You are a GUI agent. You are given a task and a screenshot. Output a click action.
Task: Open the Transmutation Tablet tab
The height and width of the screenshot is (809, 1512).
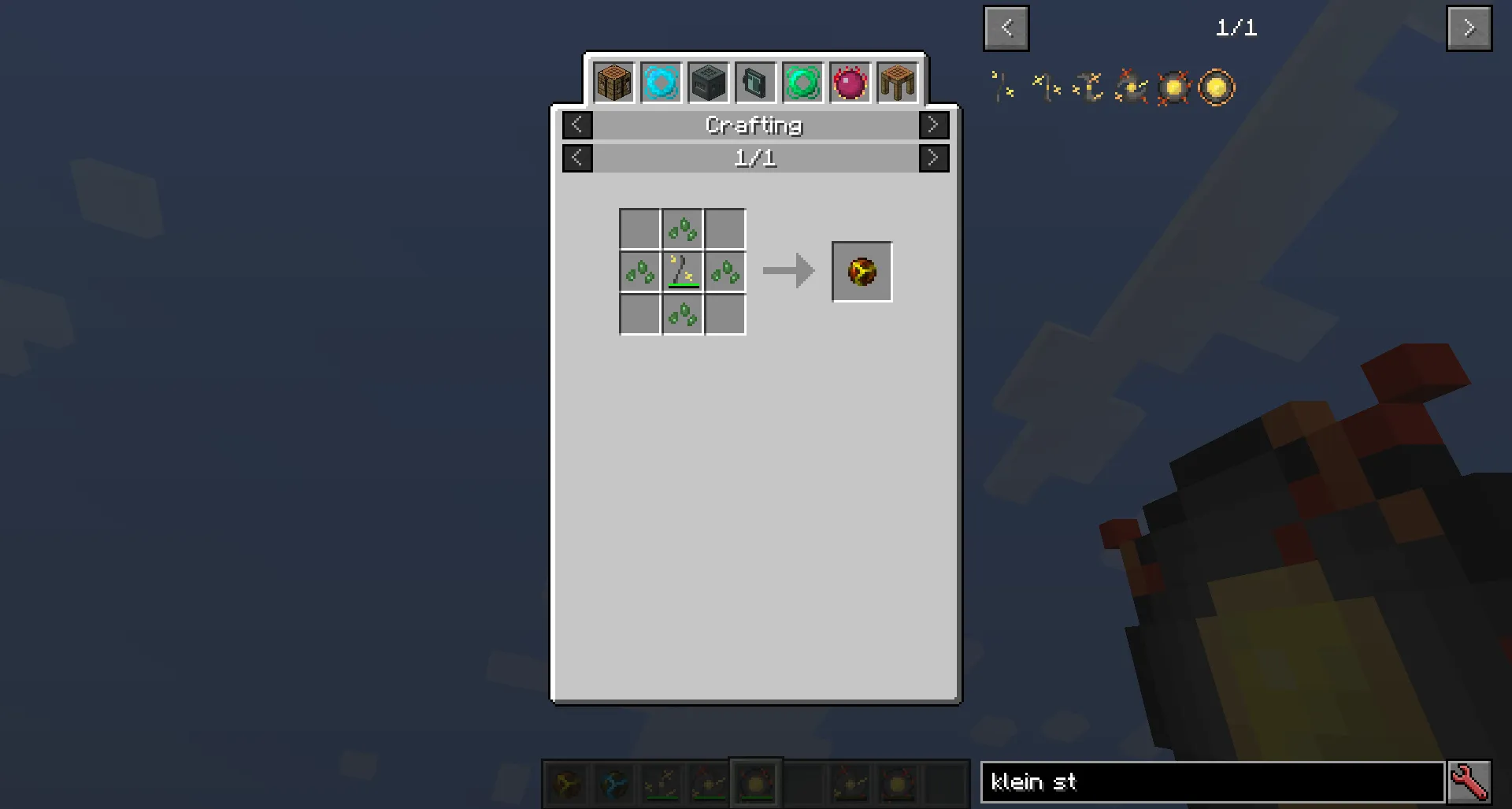tap(754, 81)
